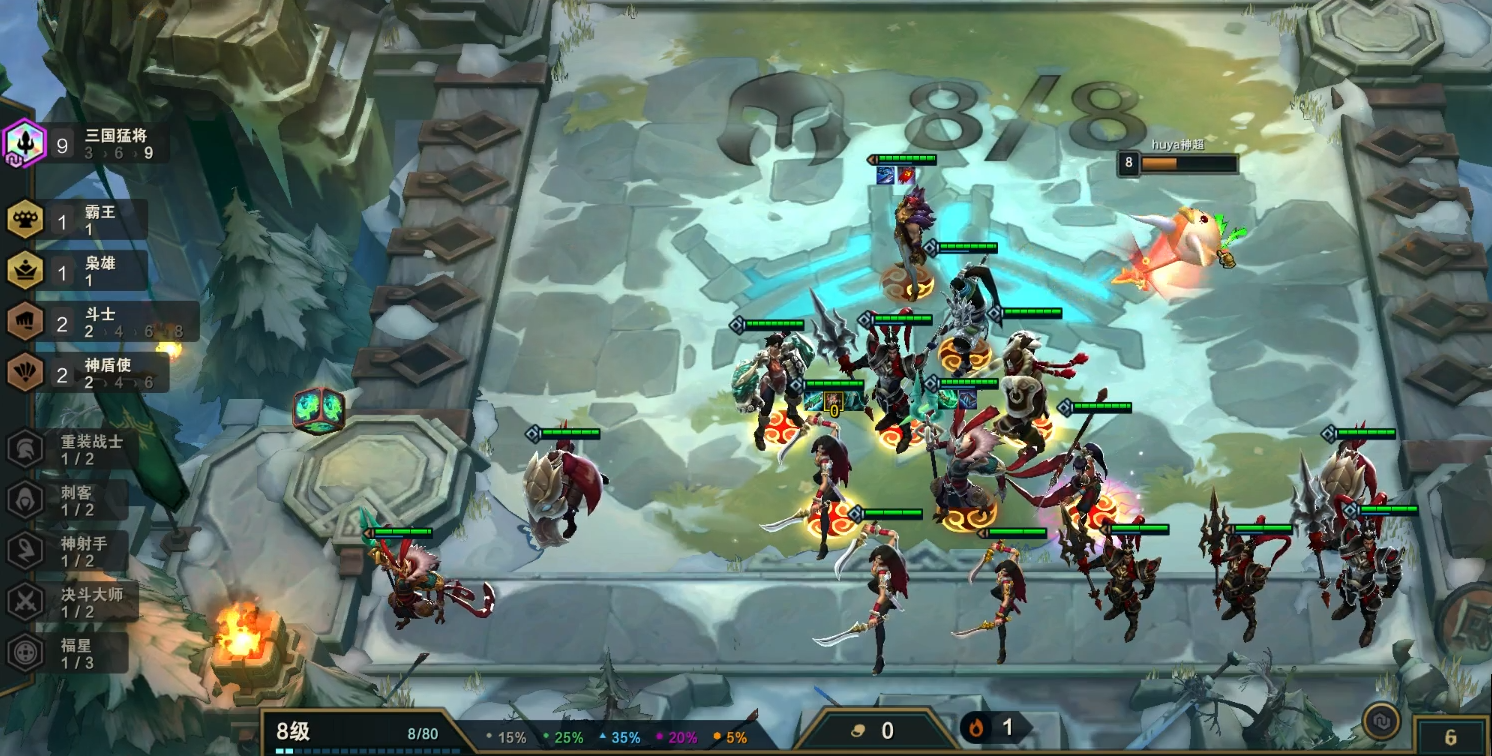Image resolution: width=1492 pixels, height=756 pixels.
Task: View the inactive 重装战士 trait
Action: (x=72, y=449)
